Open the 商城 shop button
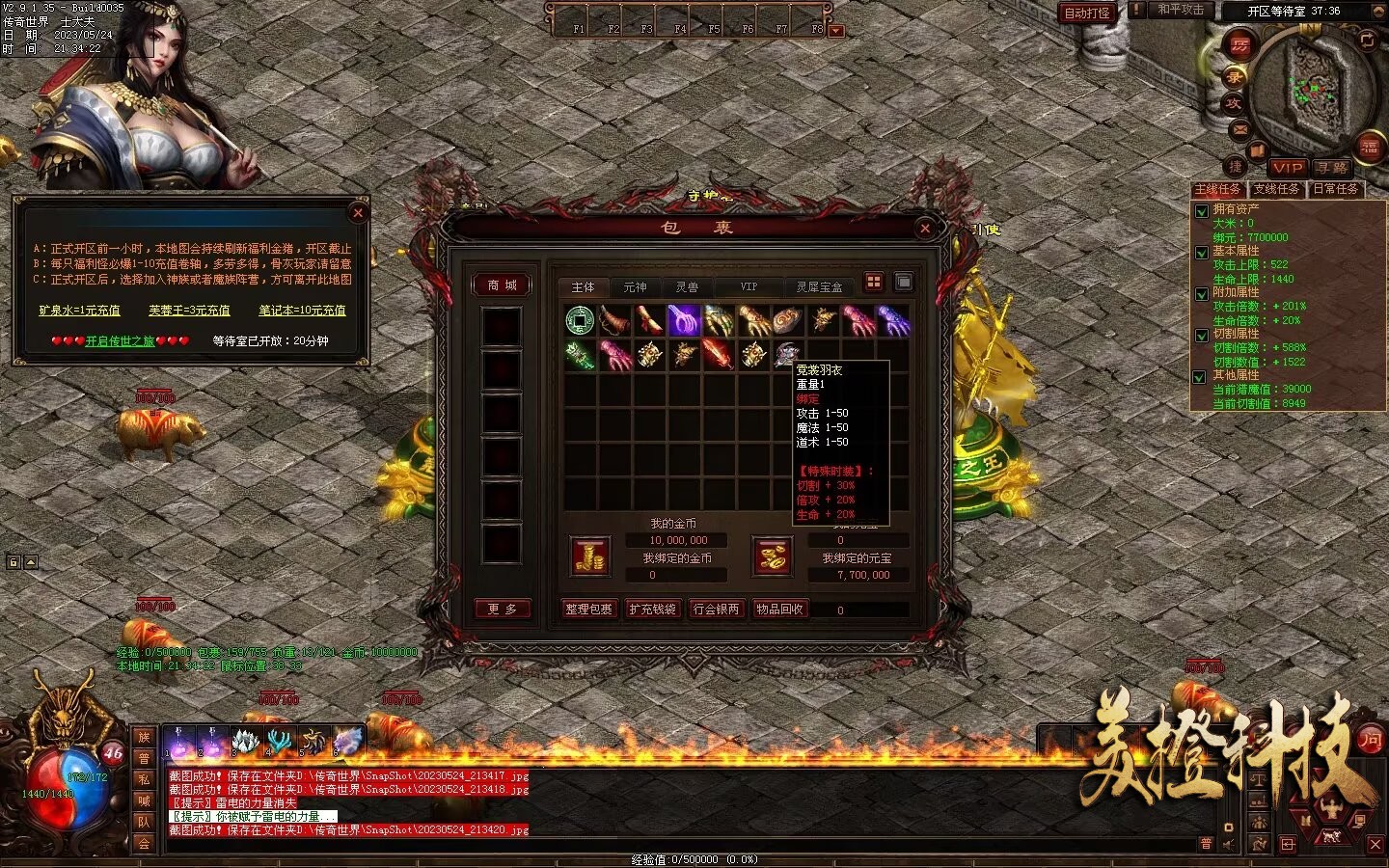 pyautogui.click(x=502, y=285)
